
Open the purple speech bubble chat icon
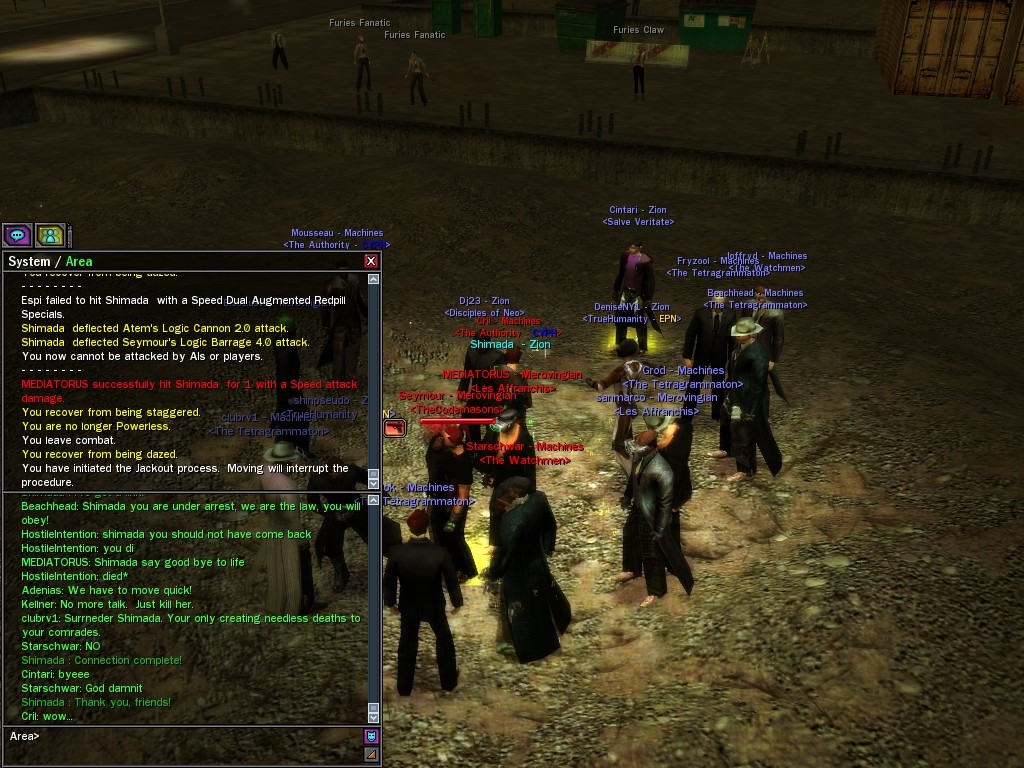coord(17,235)
